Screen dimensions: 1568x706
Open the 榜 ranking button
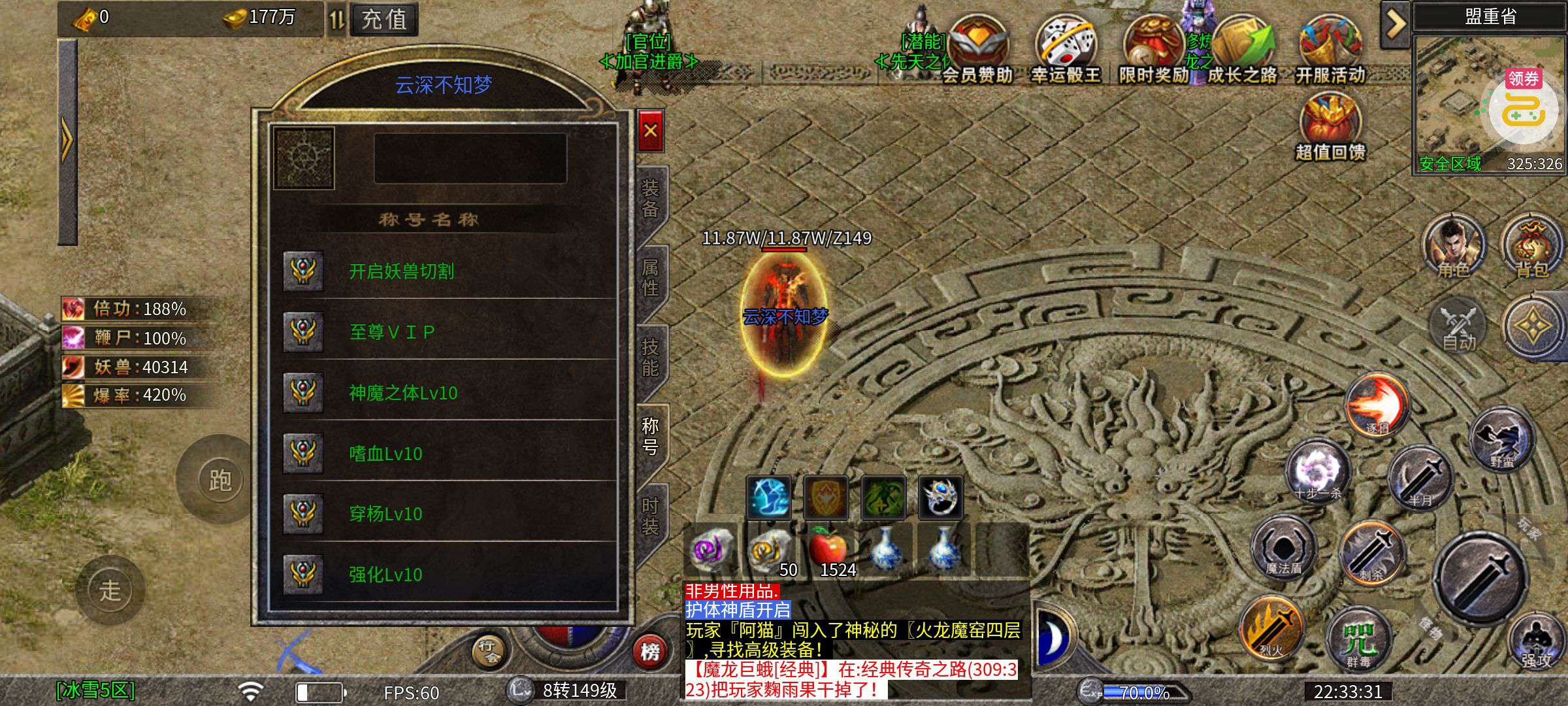pyautogui.click(x=649, y=650)
